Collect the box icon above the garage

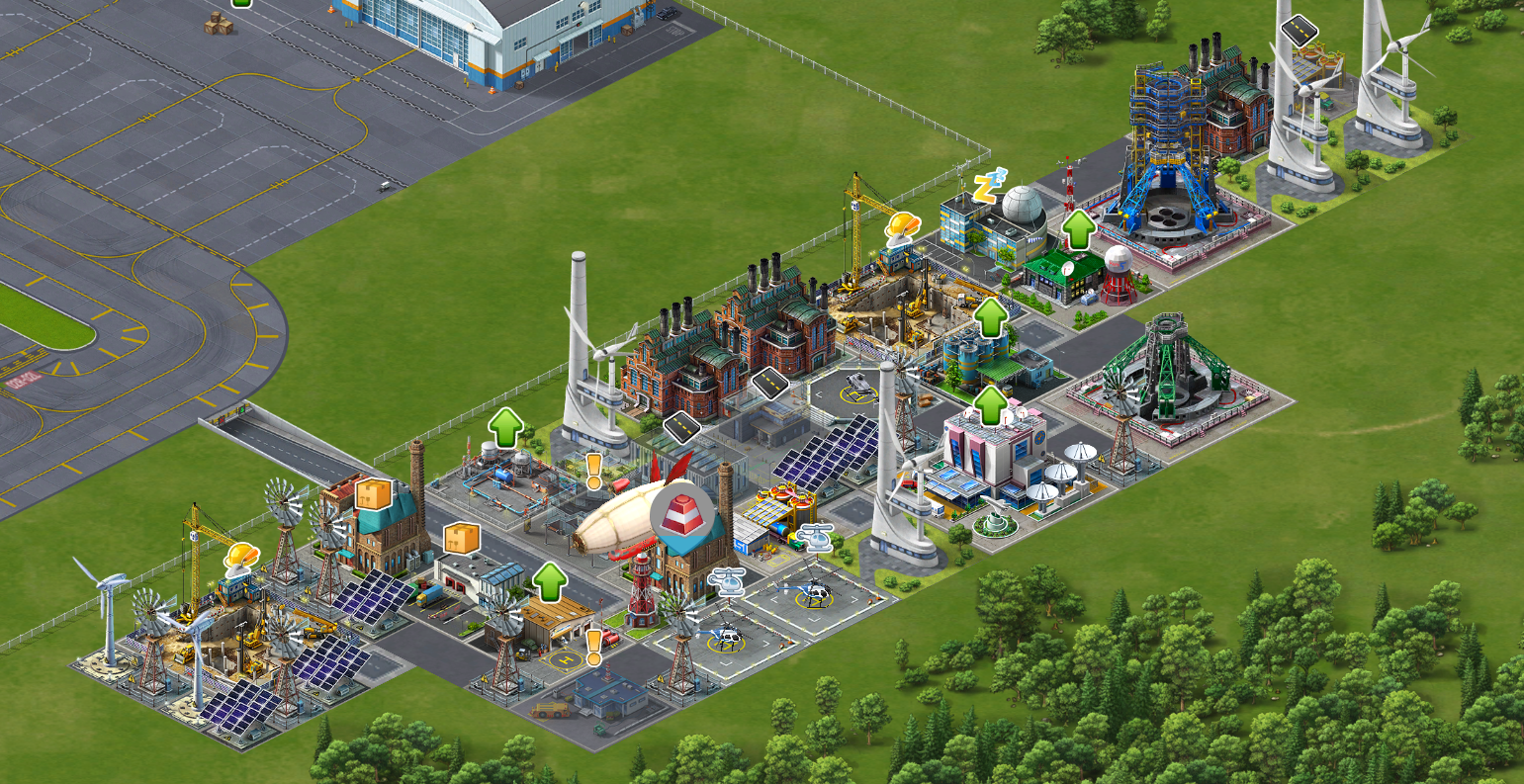461,538
